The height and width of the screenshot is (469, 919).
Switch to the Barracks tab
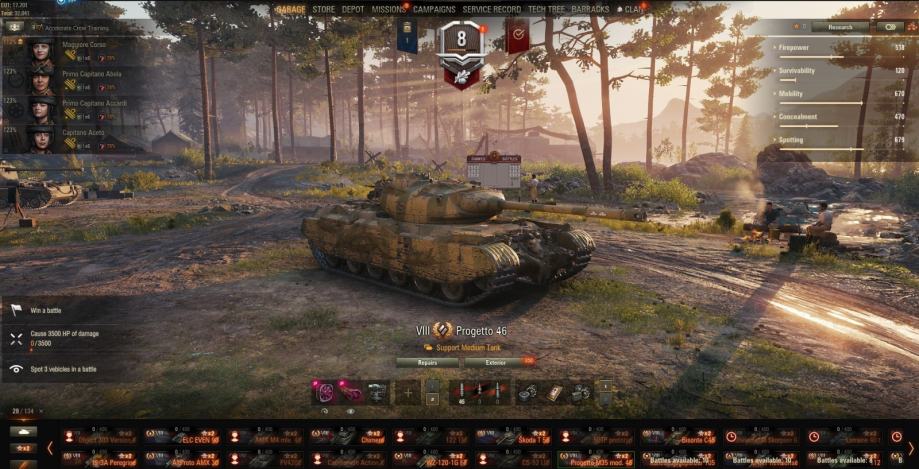point(591,9)
